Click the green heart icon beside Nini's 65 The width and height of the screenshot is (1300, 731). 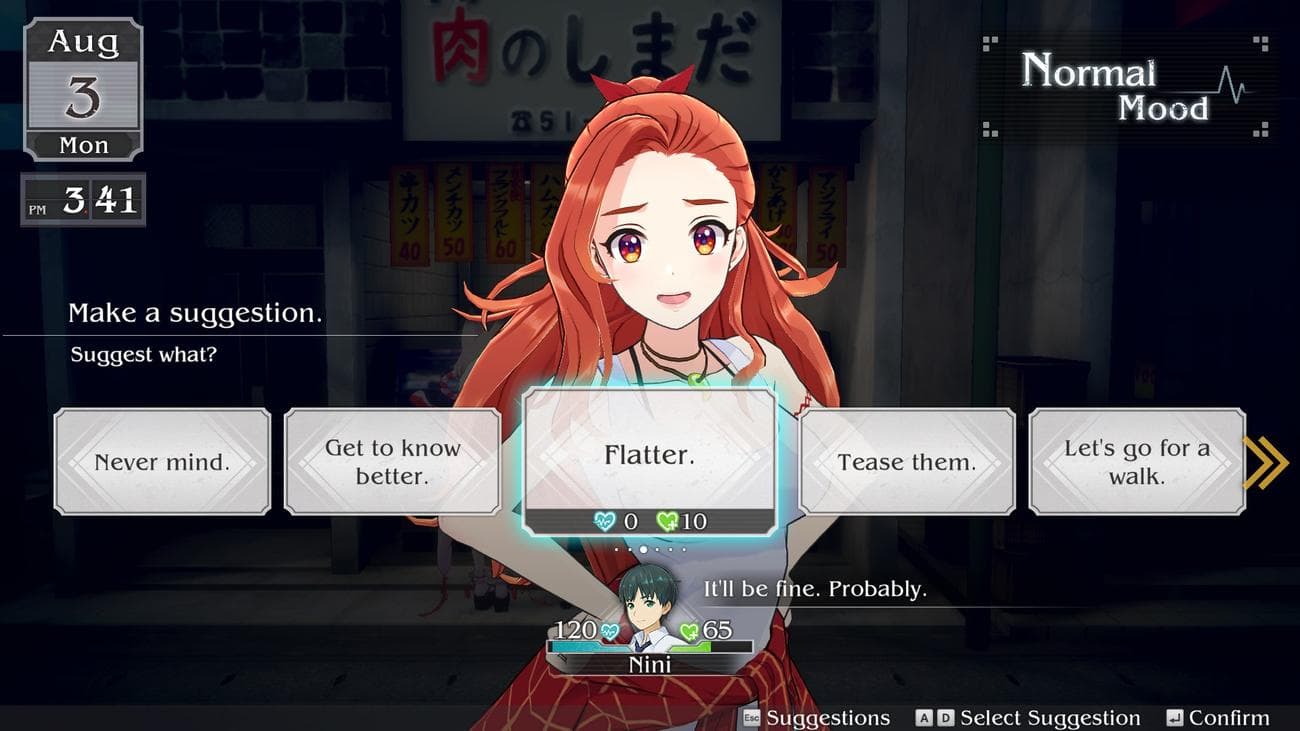coord(689,631)
